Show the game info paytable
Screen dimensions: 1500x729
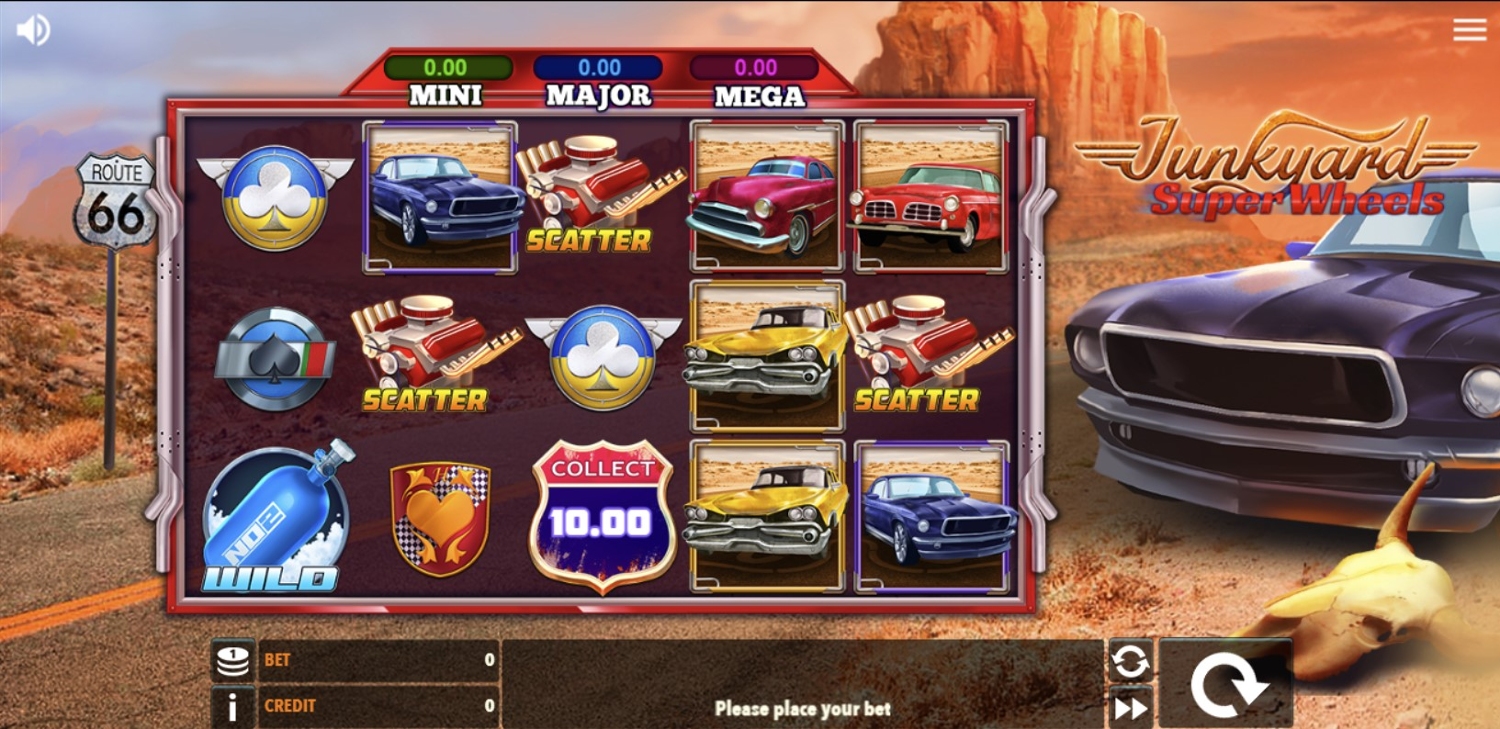[233, 707]
